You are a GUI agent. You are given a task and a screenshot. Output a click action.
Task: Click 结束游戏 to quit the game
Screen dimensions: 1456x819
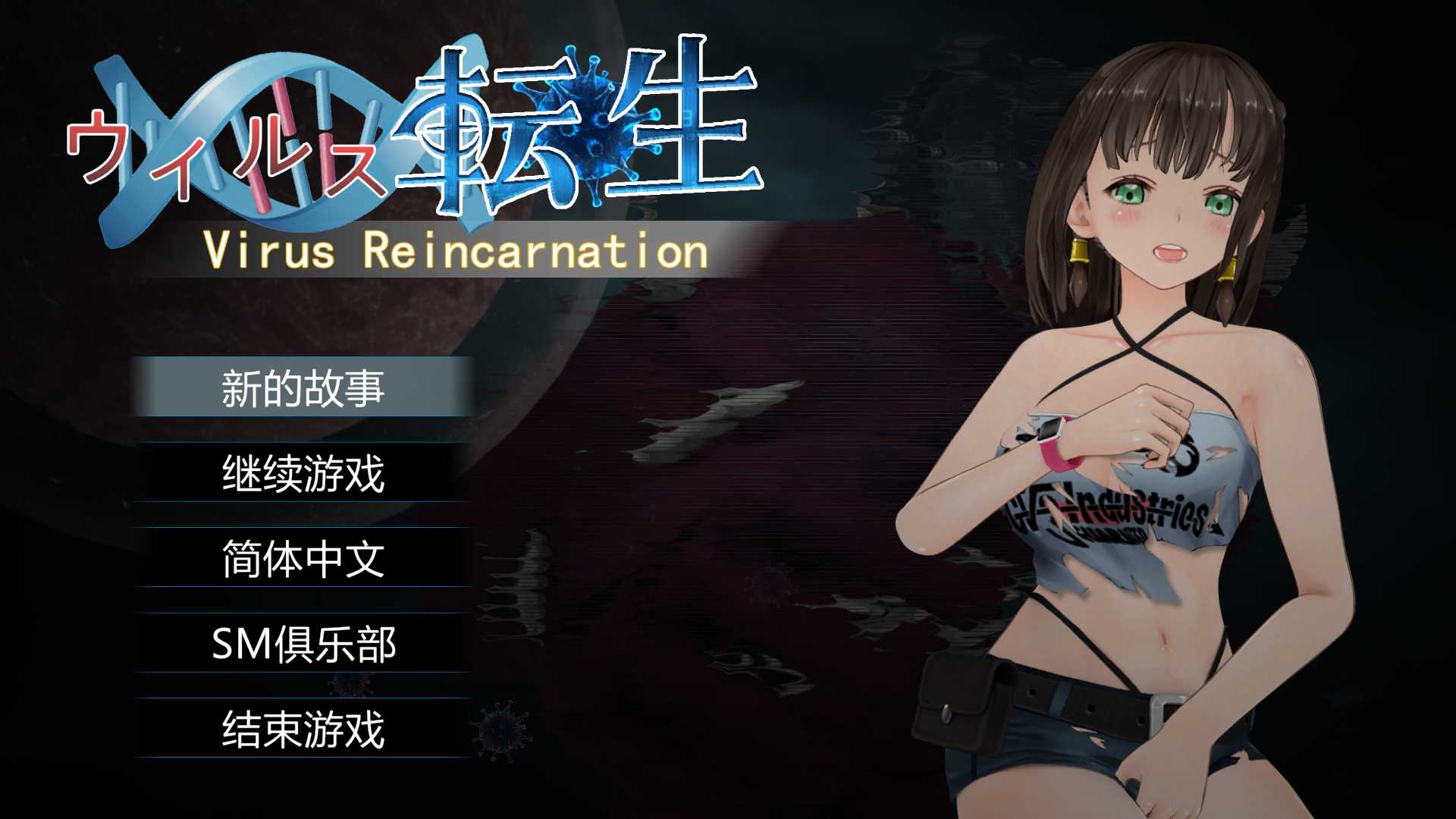click(x=303, y=729)
